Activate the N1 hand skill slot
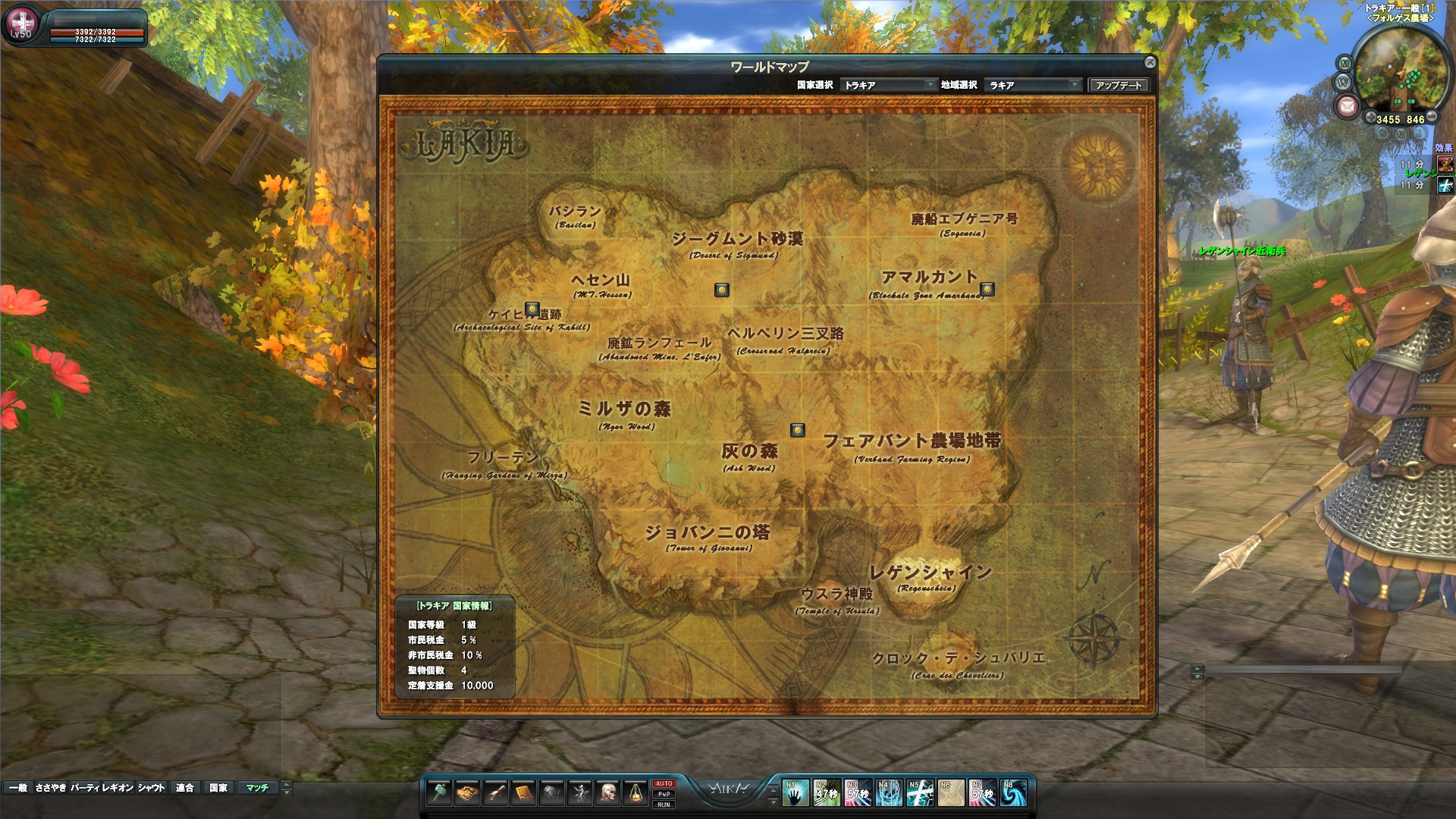1456x819 pixels. click(x=795, y=793)
